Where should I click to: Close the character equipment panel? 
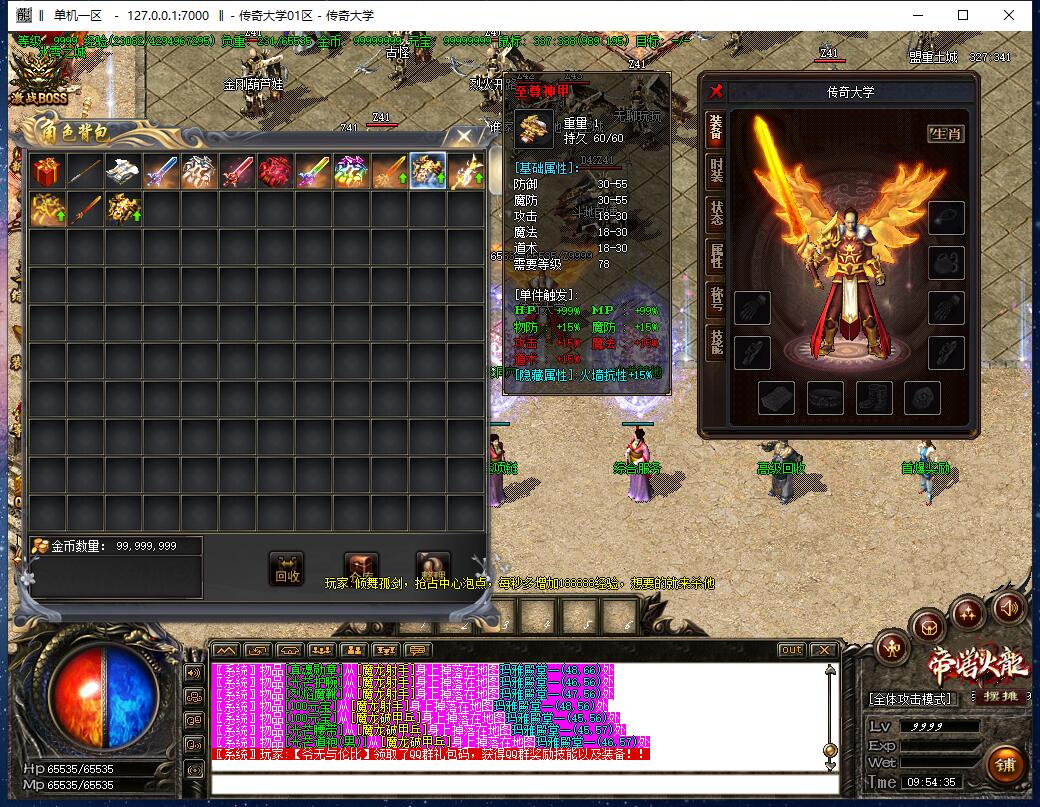(716, 91)
